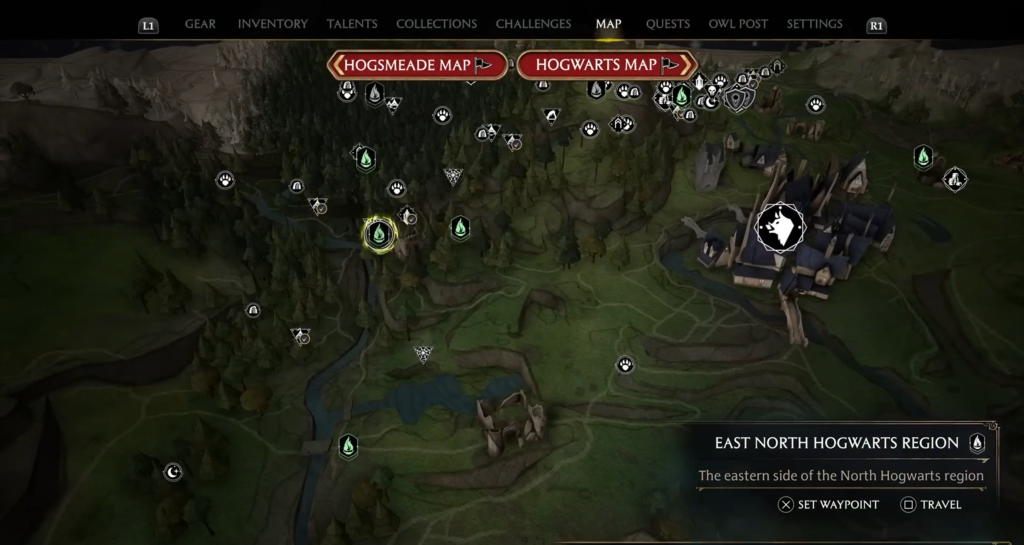
Task: Open the Hogsmeade Map button
Action: [416, 65]
